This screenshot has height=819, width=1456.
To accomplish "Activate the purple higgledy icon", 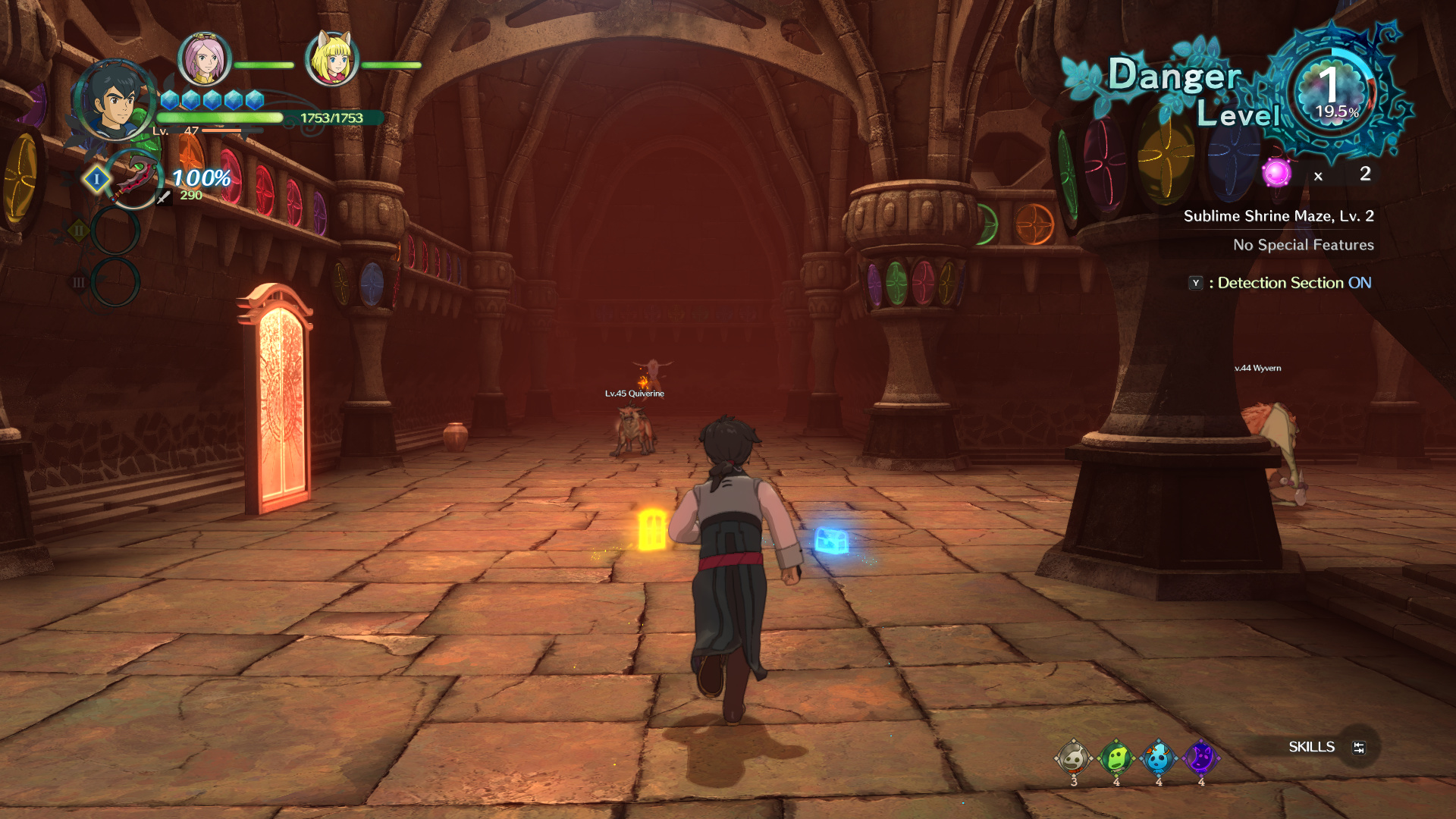I will (1201, 757).
